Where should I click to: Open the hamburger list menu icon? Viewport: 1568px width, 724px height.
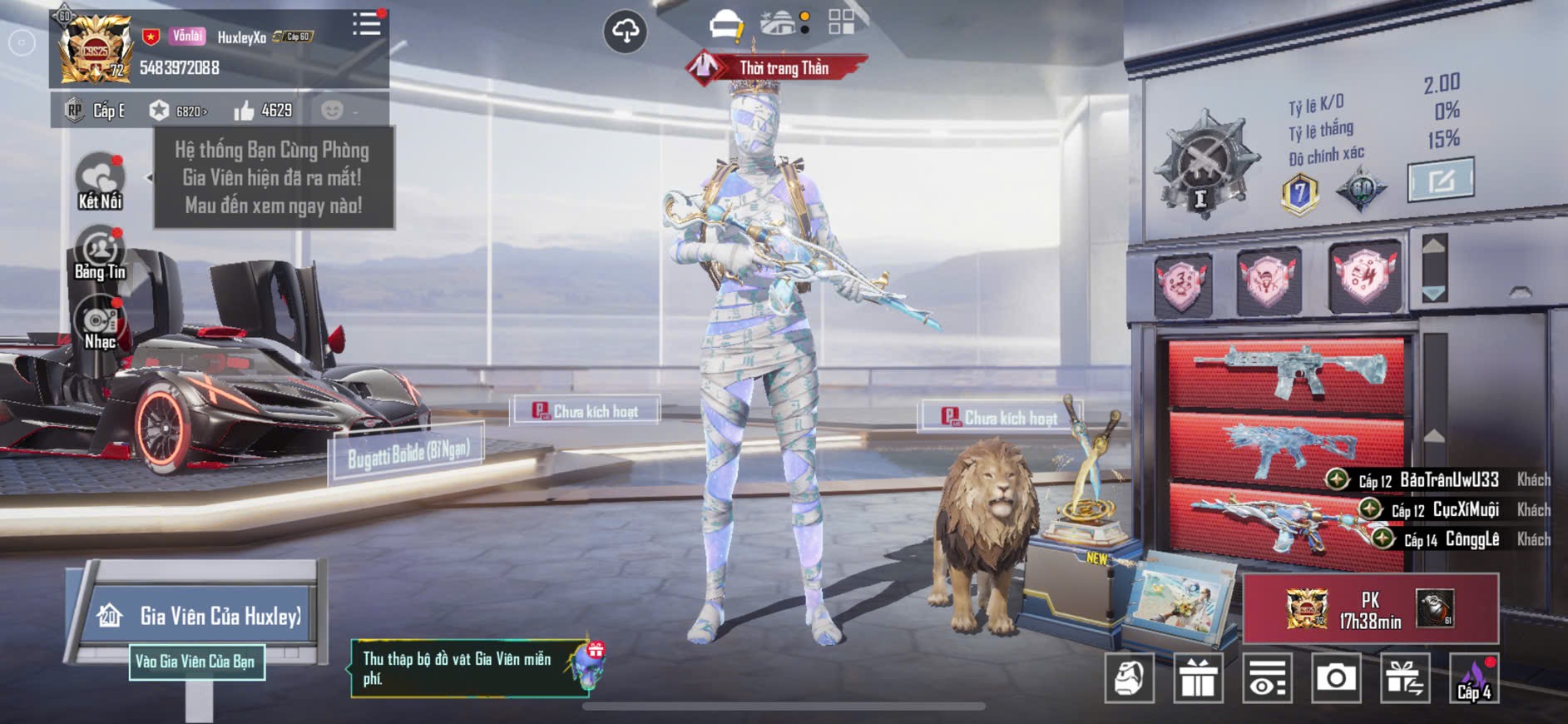click(366, 23)
